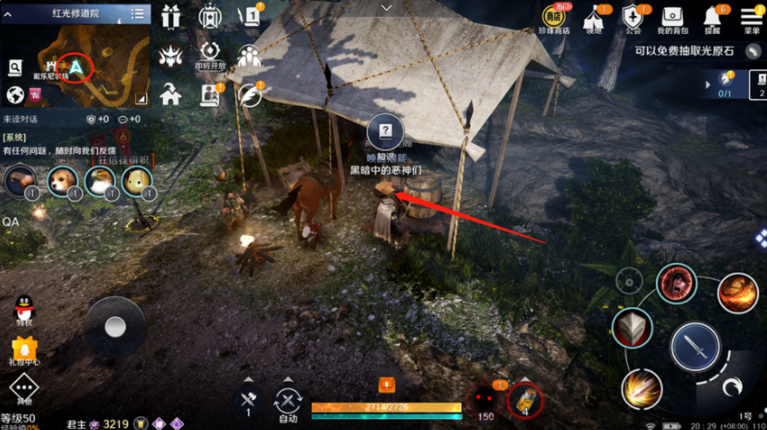Open the 提醒 notification bell

[714, 17]
